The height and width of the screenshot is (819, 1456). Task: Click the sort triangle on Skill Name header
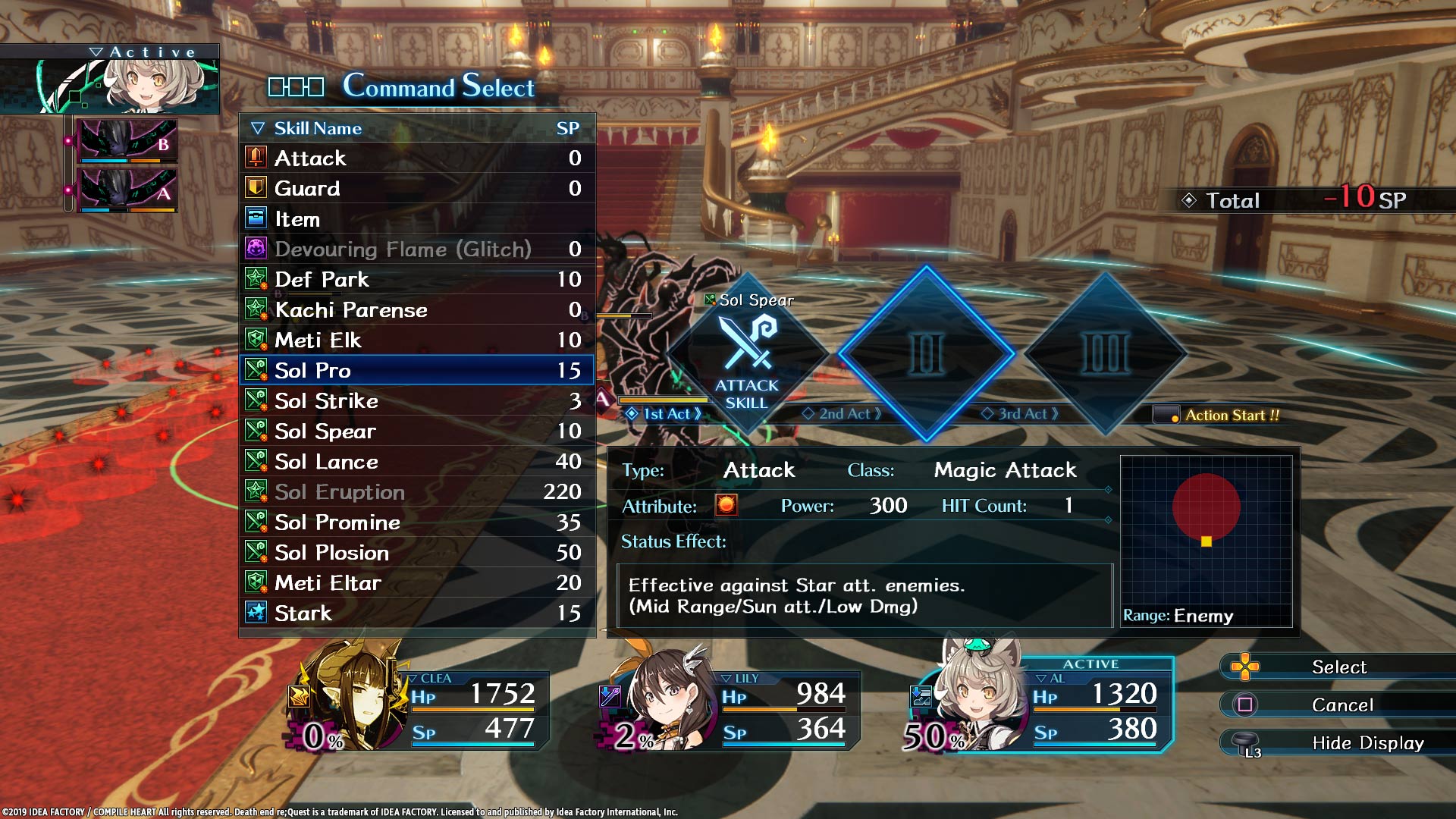point(256,128)
